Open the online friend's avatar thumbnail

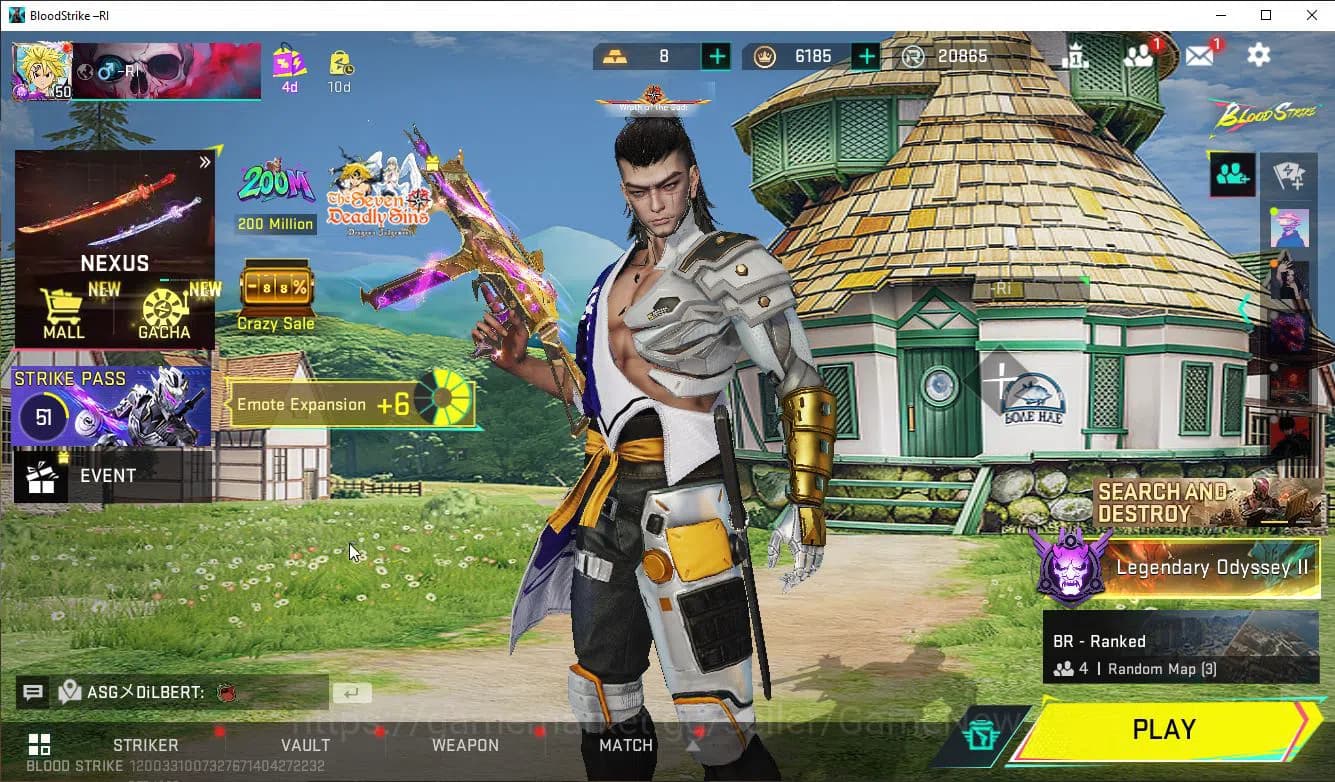[x=1290, y=228]
